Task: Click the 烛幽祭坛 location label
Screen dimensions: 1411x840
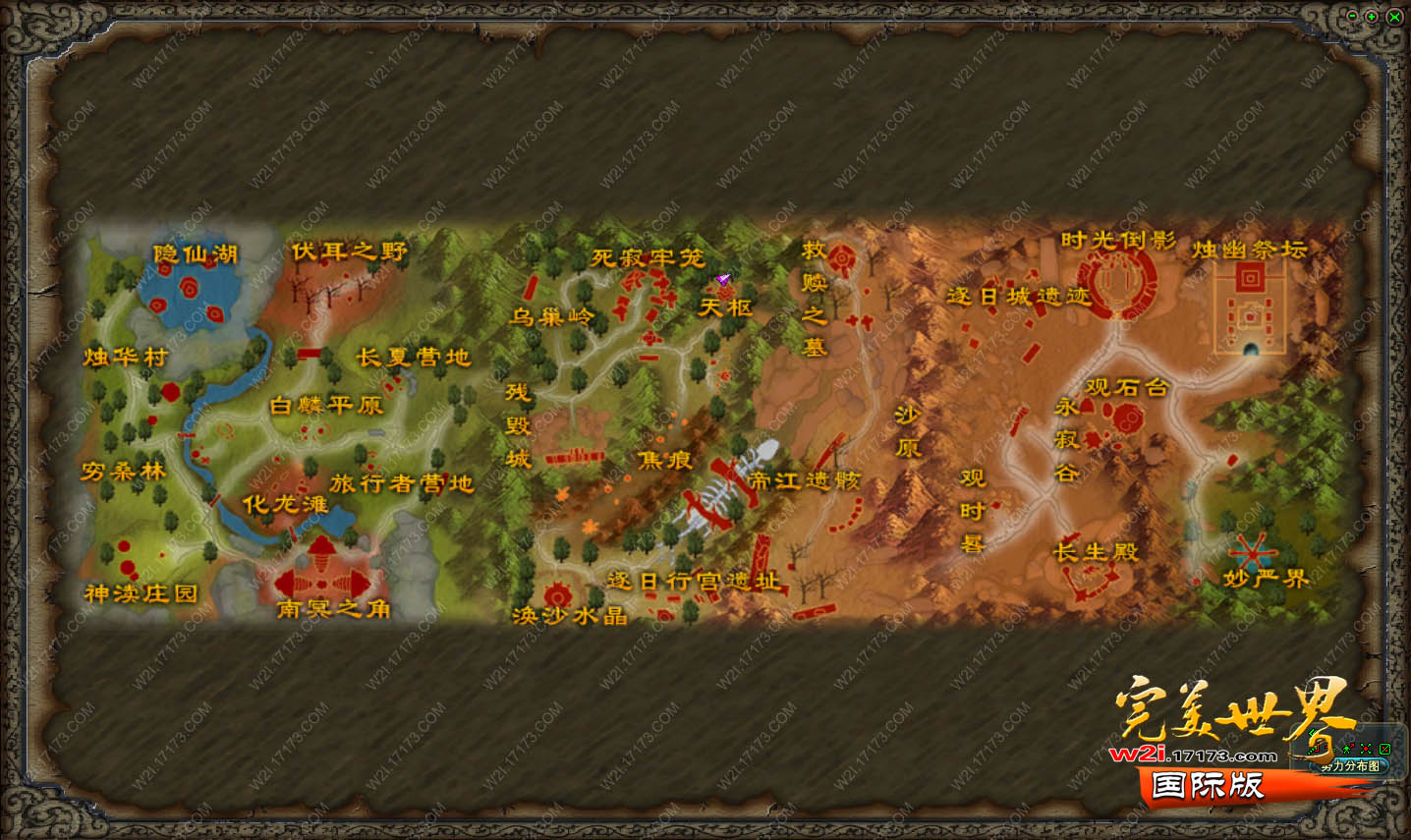Action: click(x=1249, y=250)
